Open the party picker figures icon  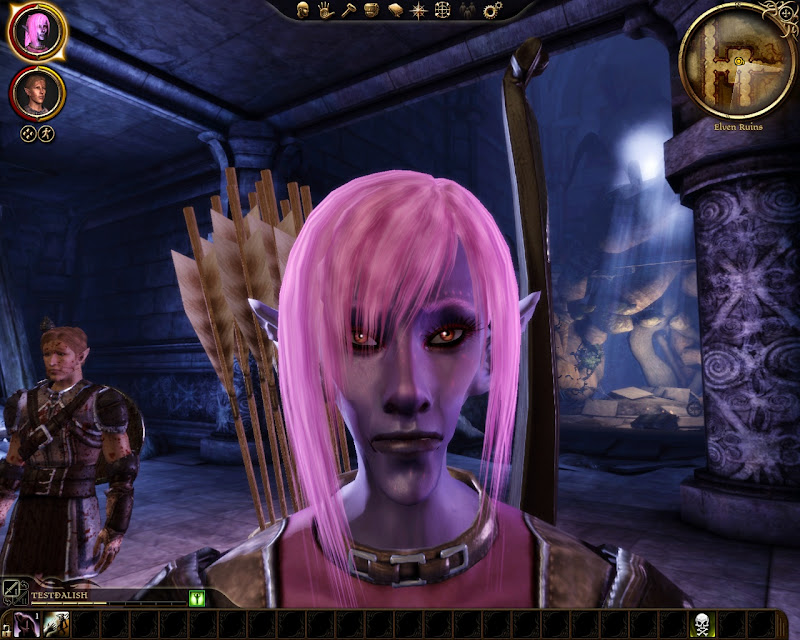(x=467, y=10)
